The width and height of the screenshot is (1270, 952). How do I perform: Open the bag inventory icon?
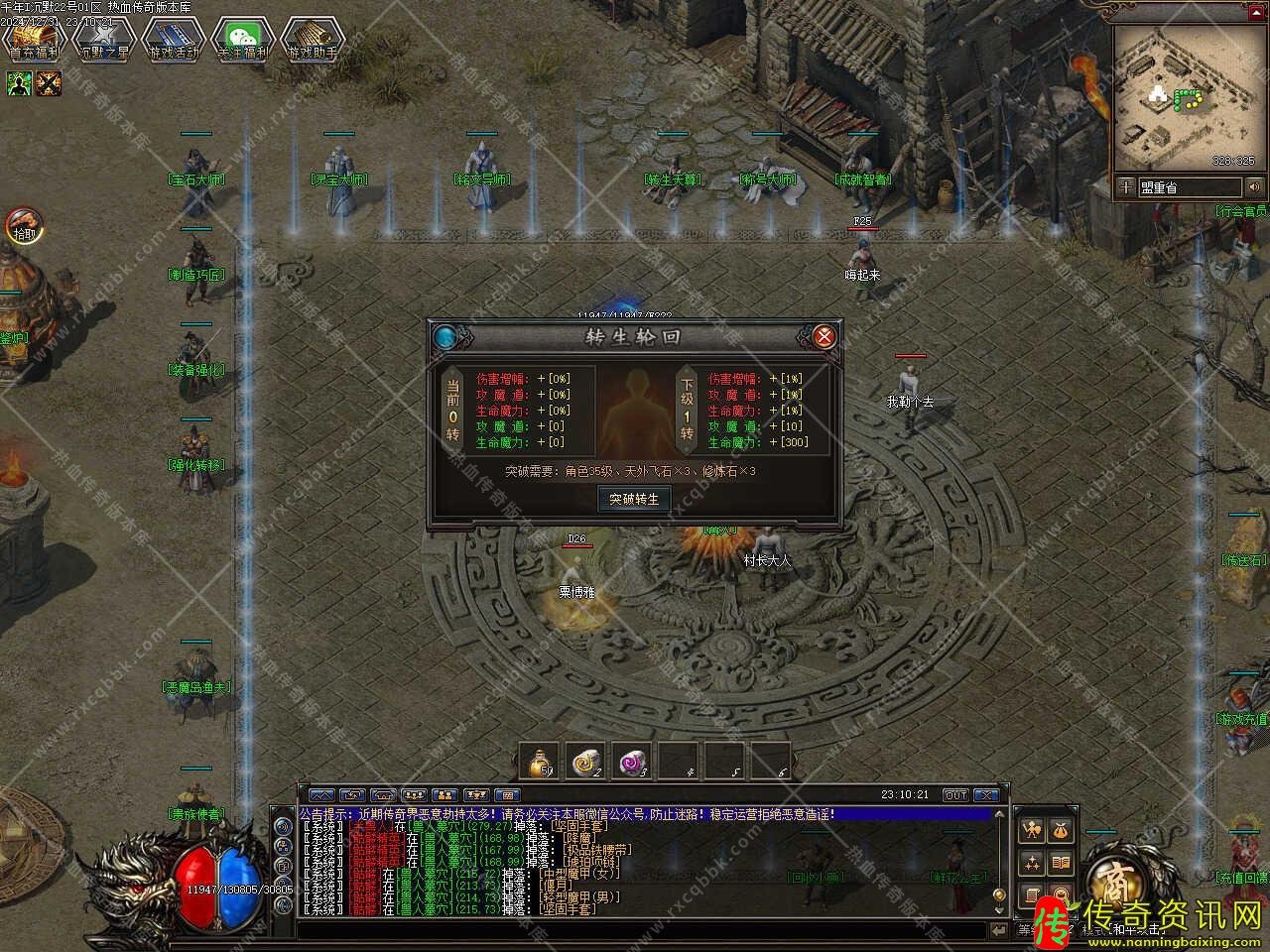pyautogui.click(x=1061, y=831)
